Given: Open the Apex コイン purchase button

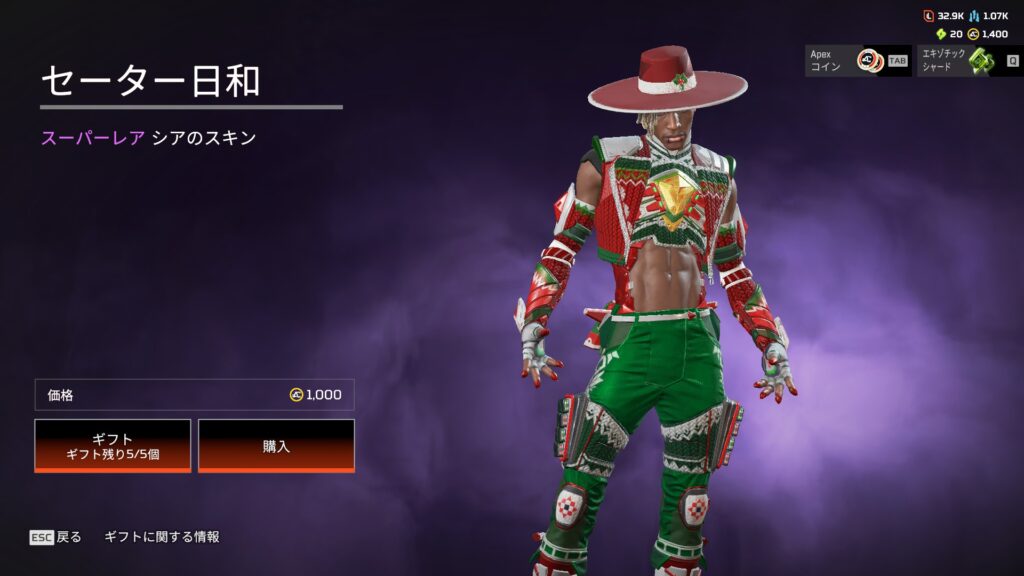Looking at the screenshot, I should pos(858,60).
